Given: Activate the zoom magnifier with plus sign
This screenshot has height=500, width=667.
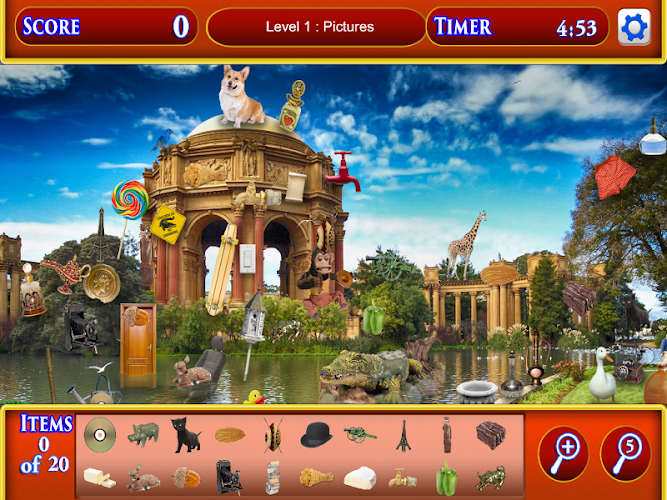Looking at the screenshot, I should click(564, 453).
